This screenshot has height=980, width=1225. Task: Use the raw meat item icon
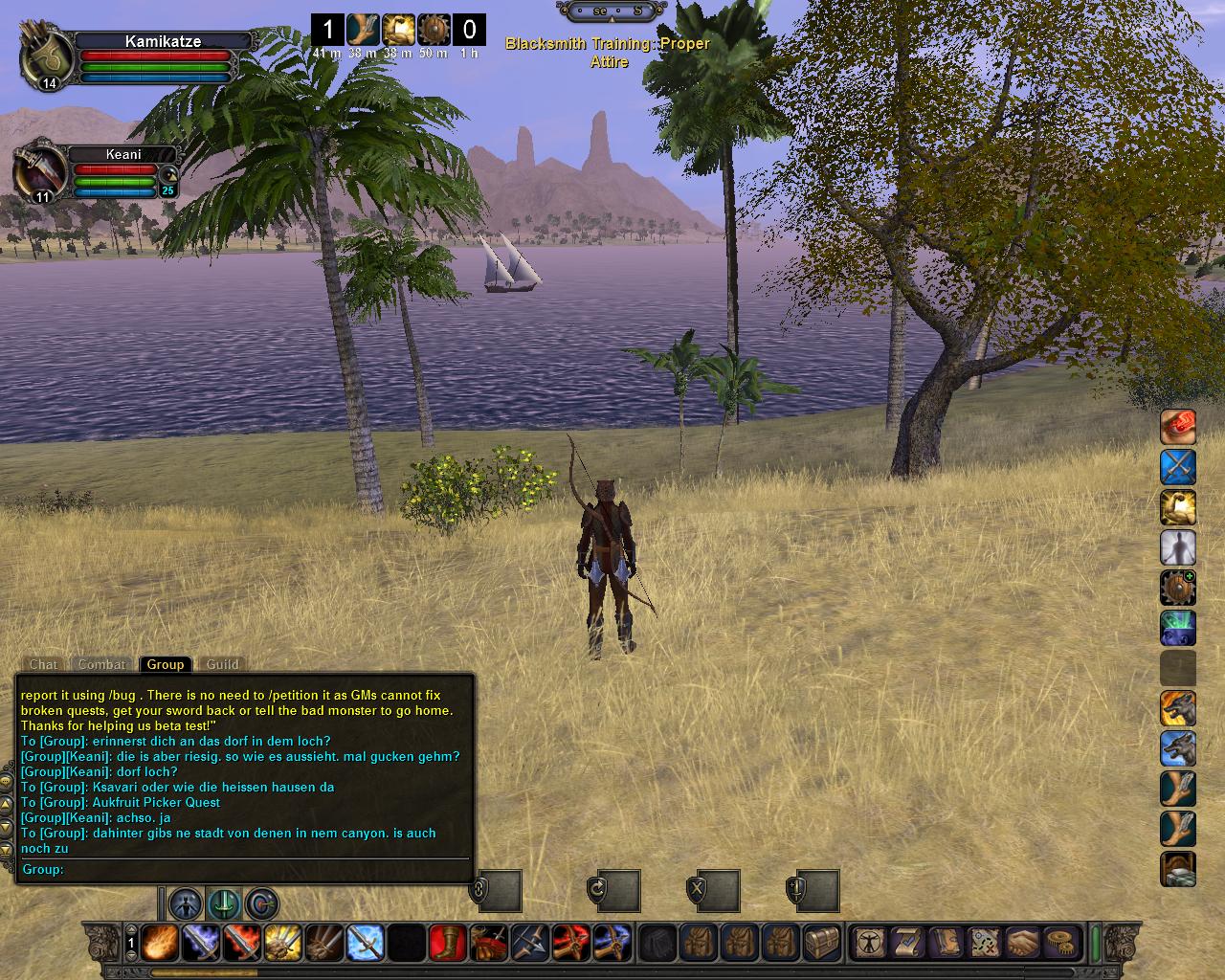coord(1178,427)
